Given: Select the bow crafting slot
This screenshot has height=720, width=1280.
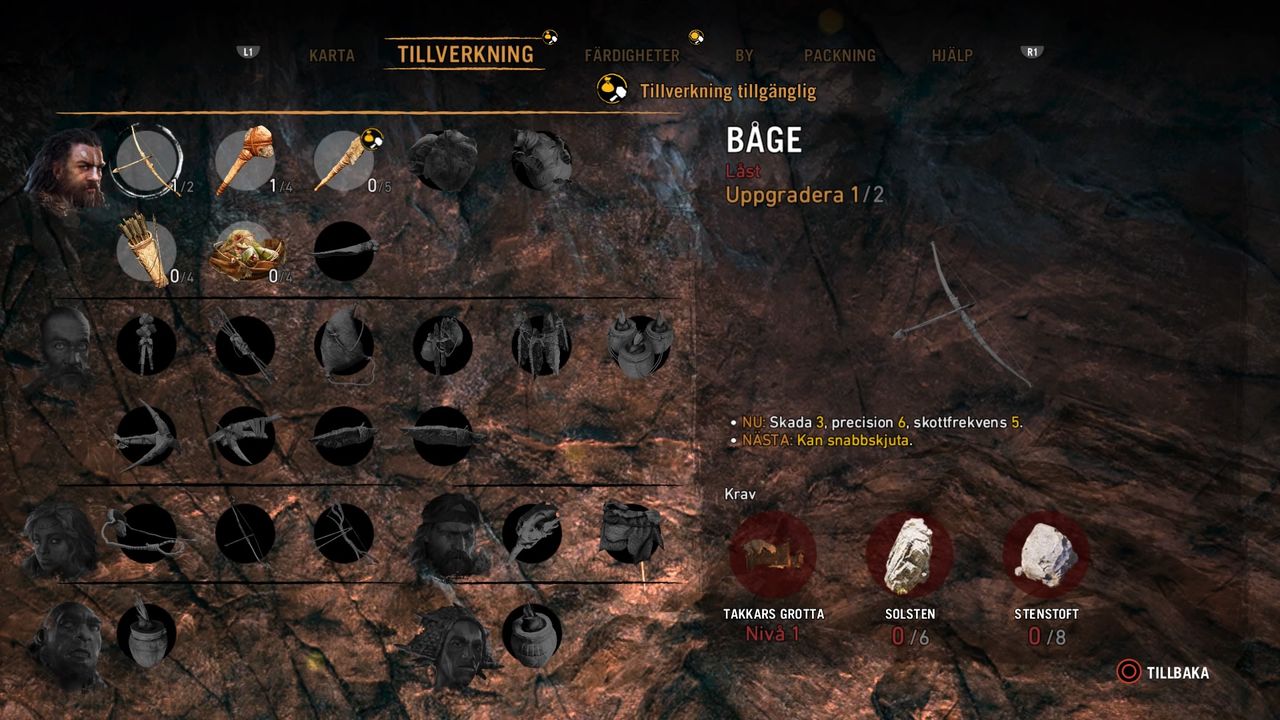Looking at the screenshot, I should point(147,160).
